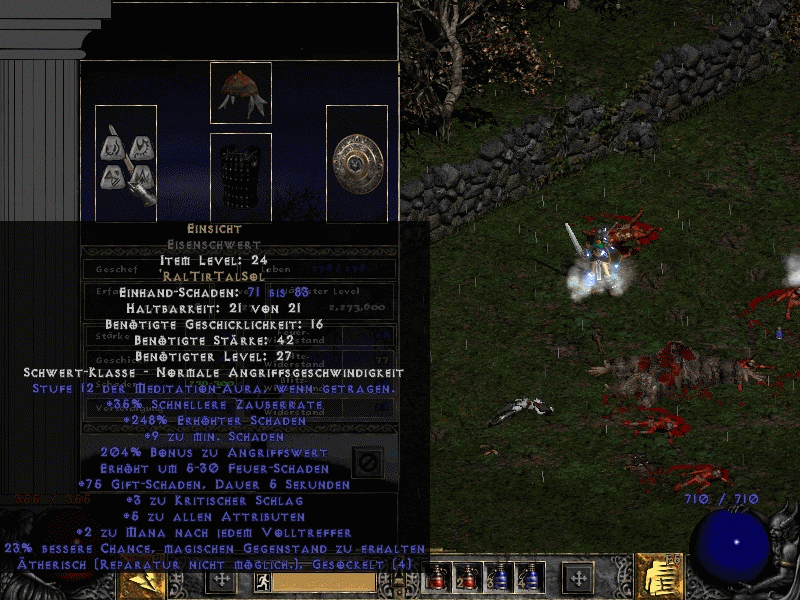Select the Einsicht rune sword weapon slot
The image size is (800, 600).
(x=126, y=162)
